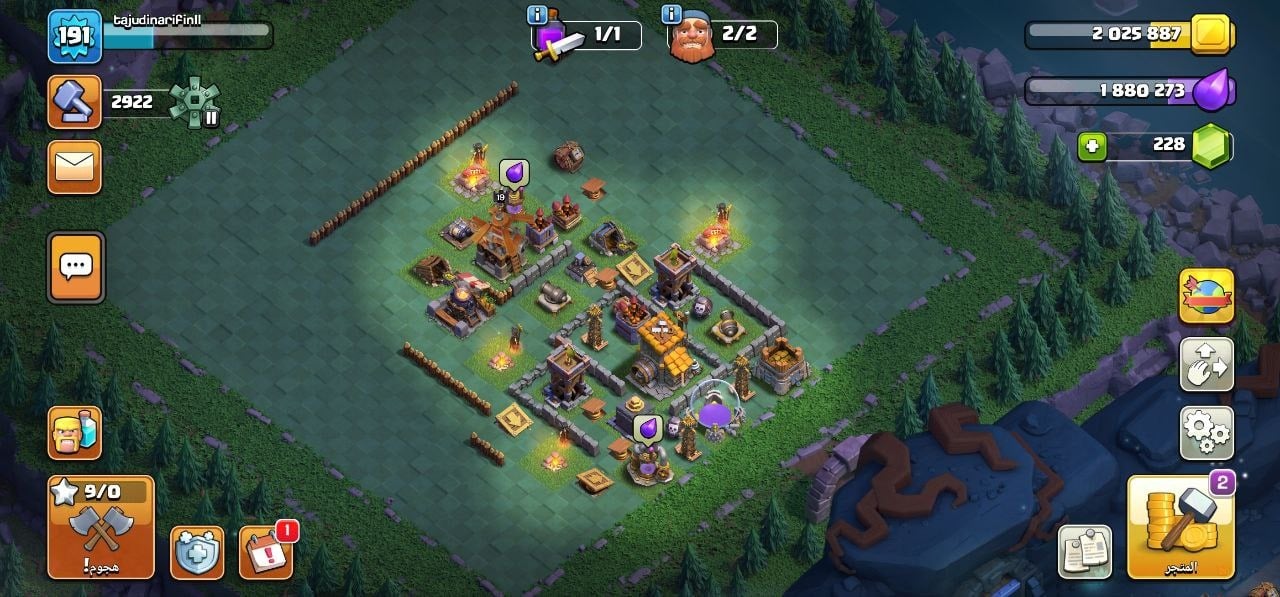Open the chat speech bubble panel
The width and height of the screenshot is (1280, 597).
click(x=75, y=267)
